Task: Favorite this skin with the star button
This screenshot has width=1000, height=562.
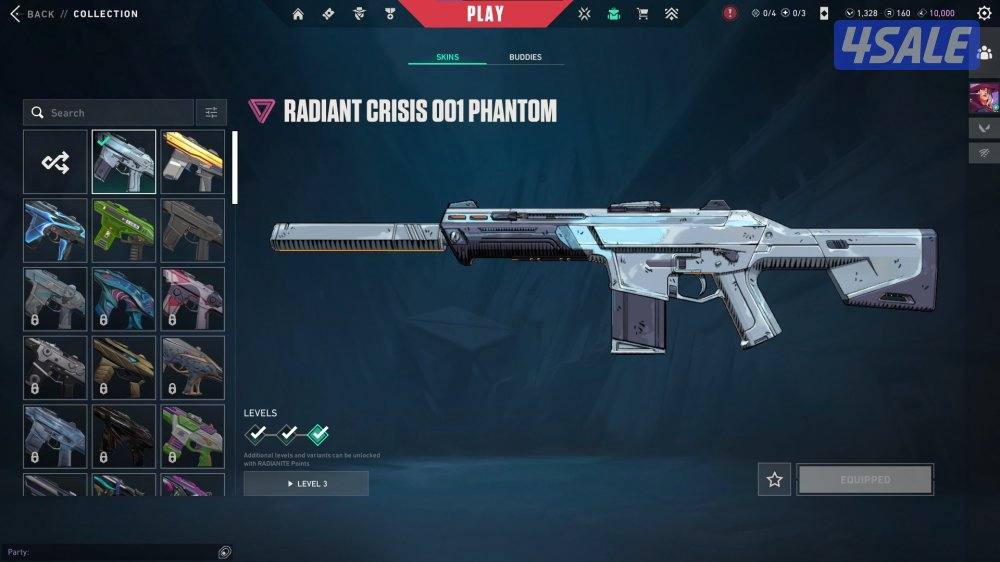Action: pos(774,480)
